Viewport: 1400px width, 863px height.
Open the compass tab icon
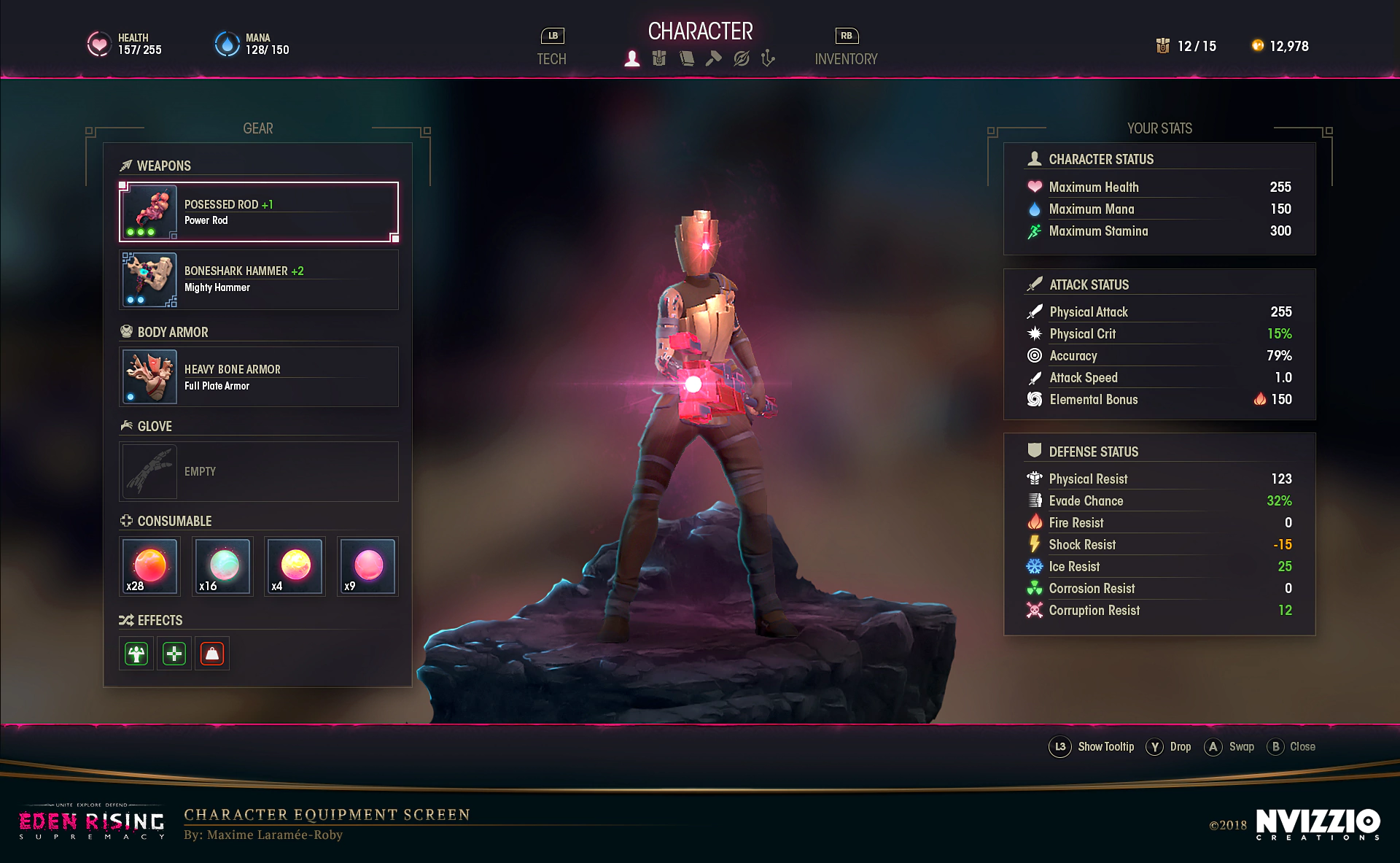coord(741,58)
